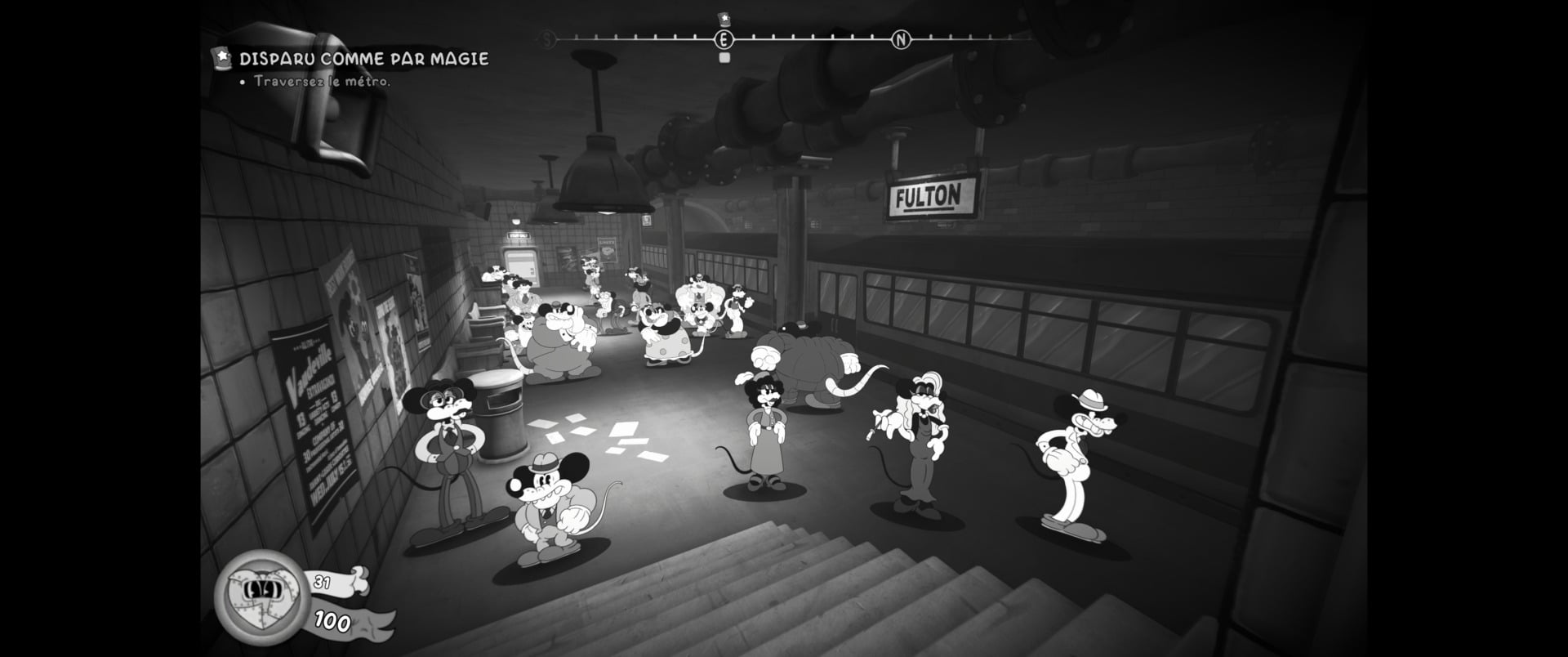
Task: Select the objective star badge icon
Action: point(221,58)
